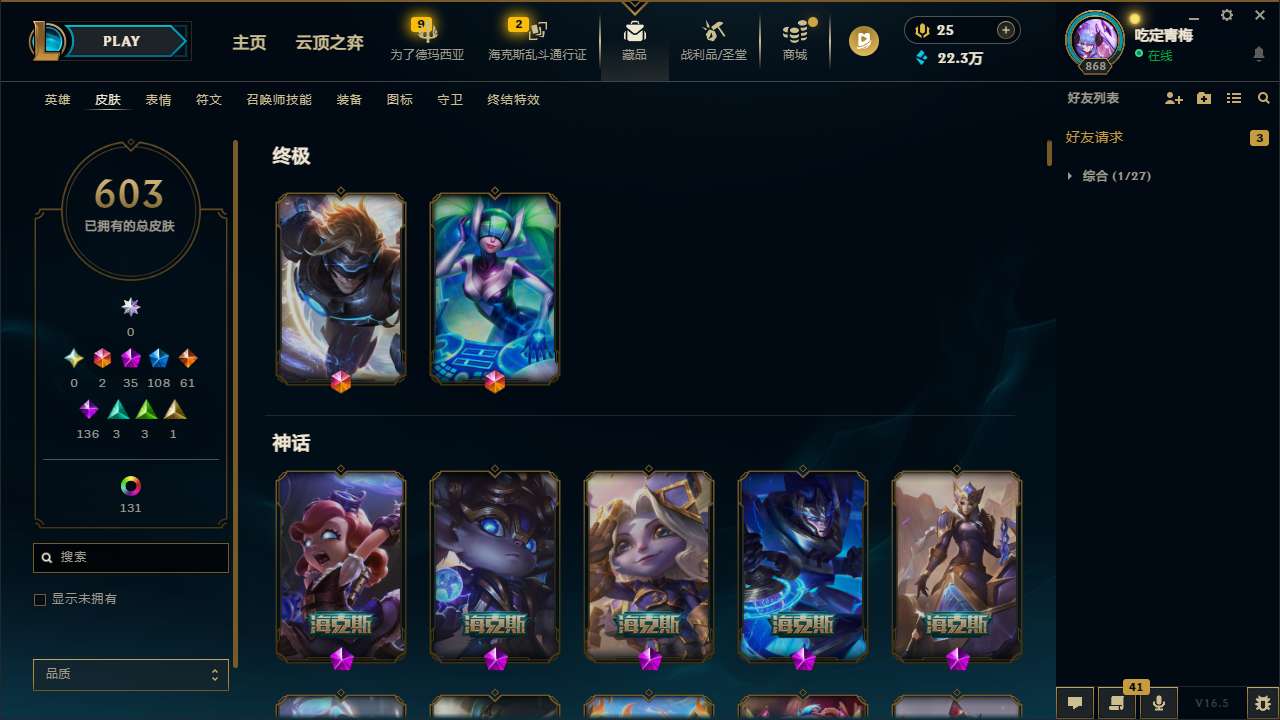This screenshot has height=720, width=1280.
Task: Switch to the 表情 emotes tab
Action: tap(157, 99)
